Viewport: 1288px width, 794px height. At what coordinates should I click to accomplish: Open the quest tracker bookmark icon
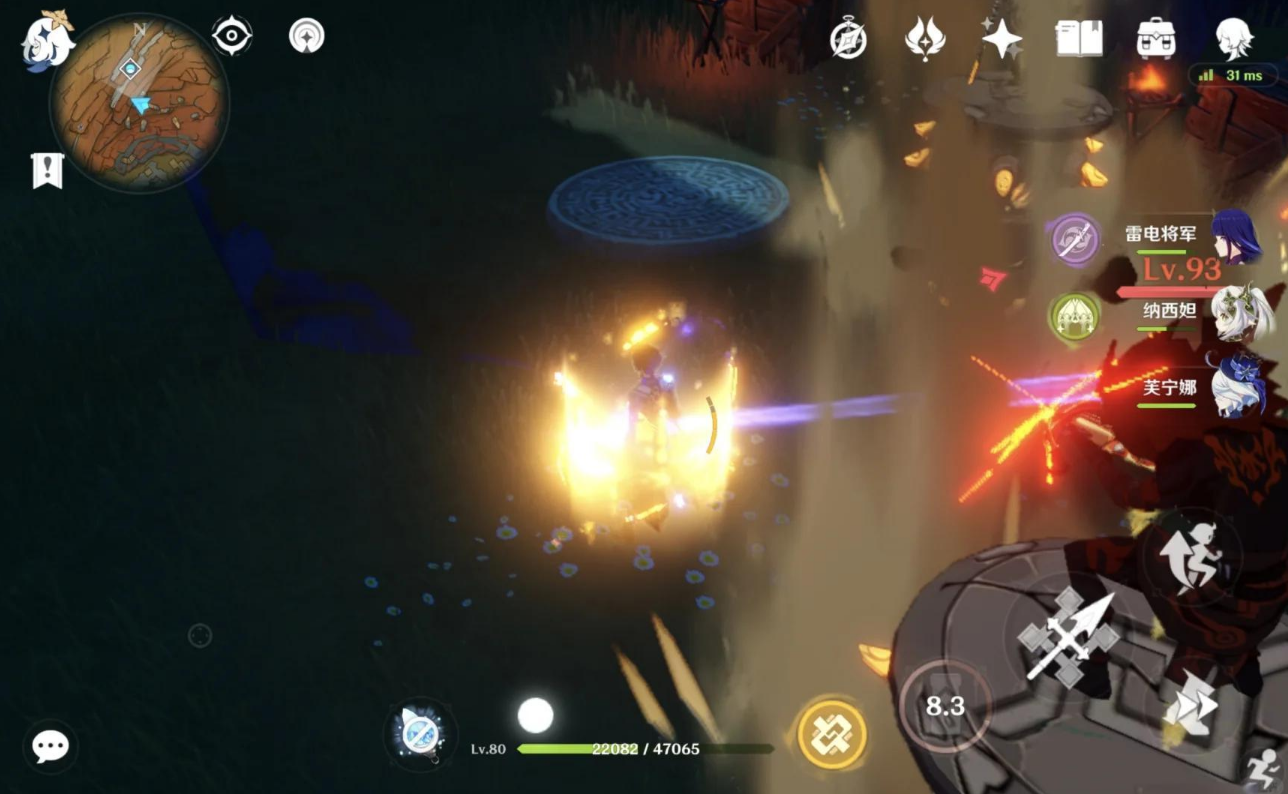(47, 170)
